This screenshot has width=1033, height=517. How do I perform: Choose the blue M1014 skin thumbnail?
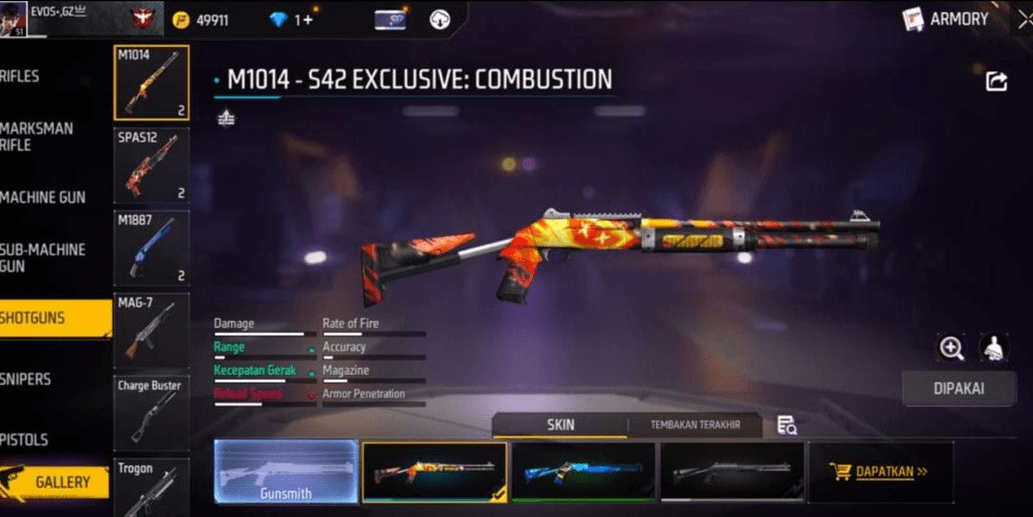point(583,471)
